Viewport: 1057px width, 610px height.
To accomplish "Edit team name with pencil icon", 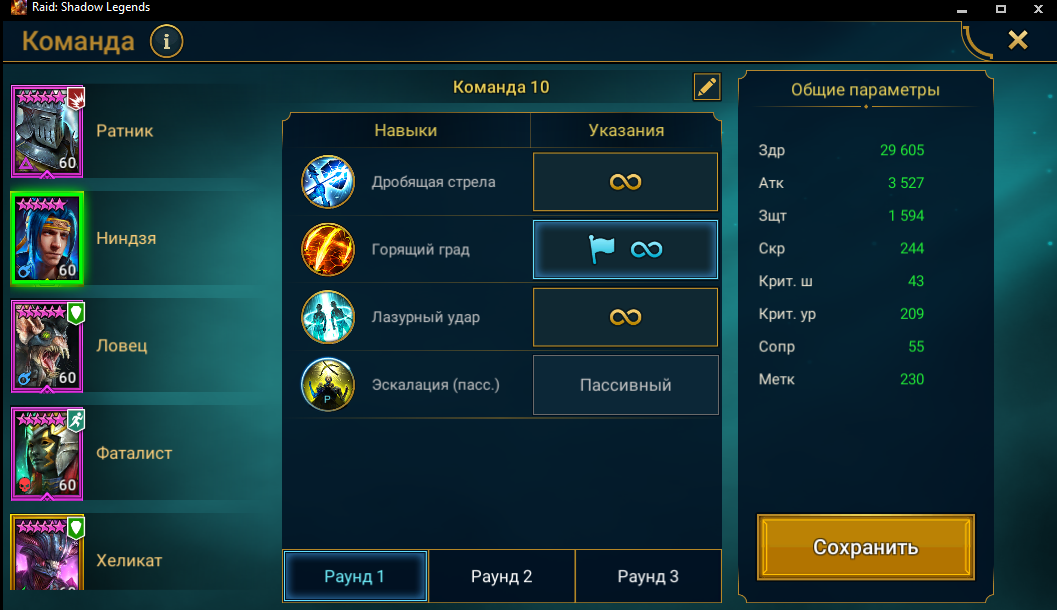I will (706, 87).
